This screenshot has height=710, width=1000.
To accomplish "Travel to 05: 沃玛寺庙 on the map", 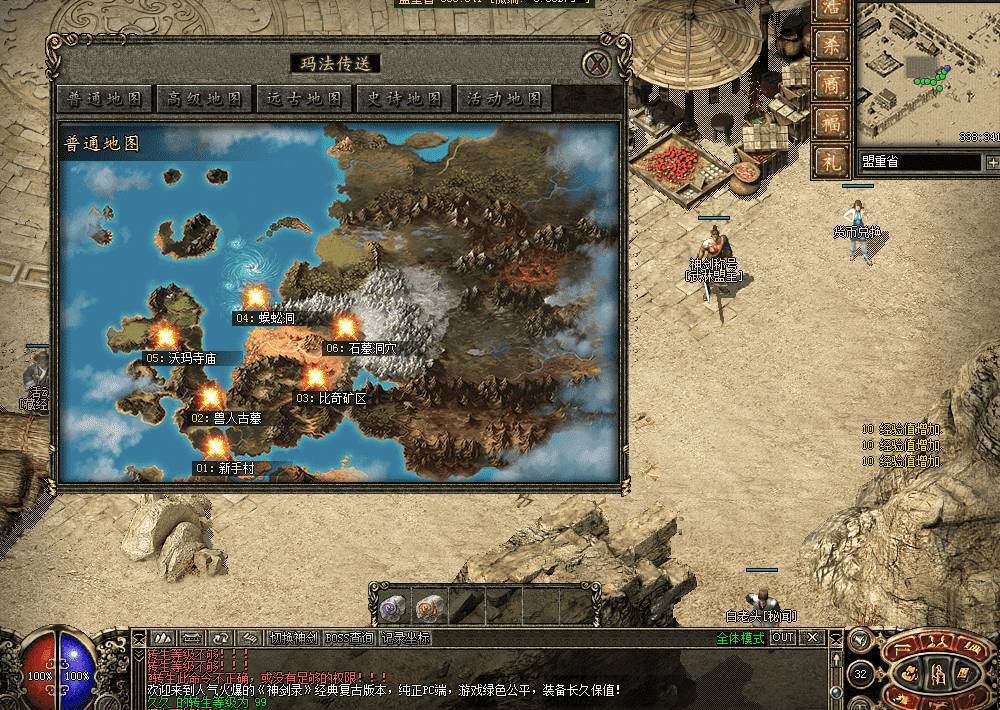I will (x=165, y=337).
